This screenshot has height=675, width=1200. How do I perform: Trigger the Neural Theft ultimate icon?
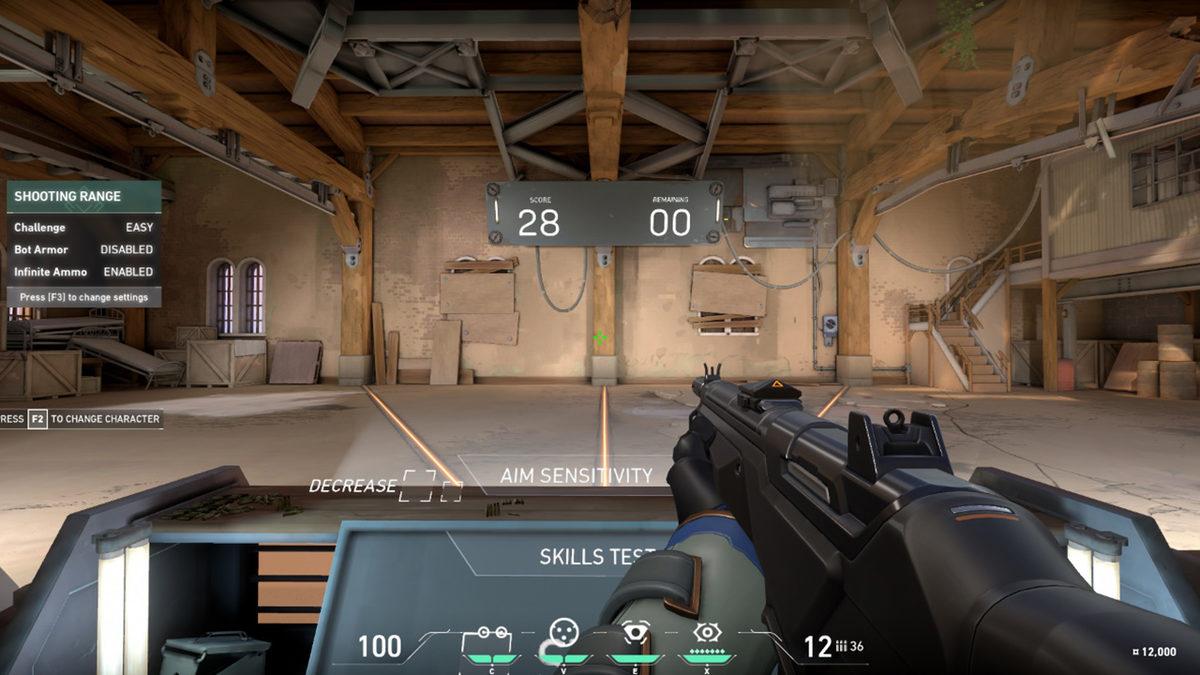click(x=707, y=633)
